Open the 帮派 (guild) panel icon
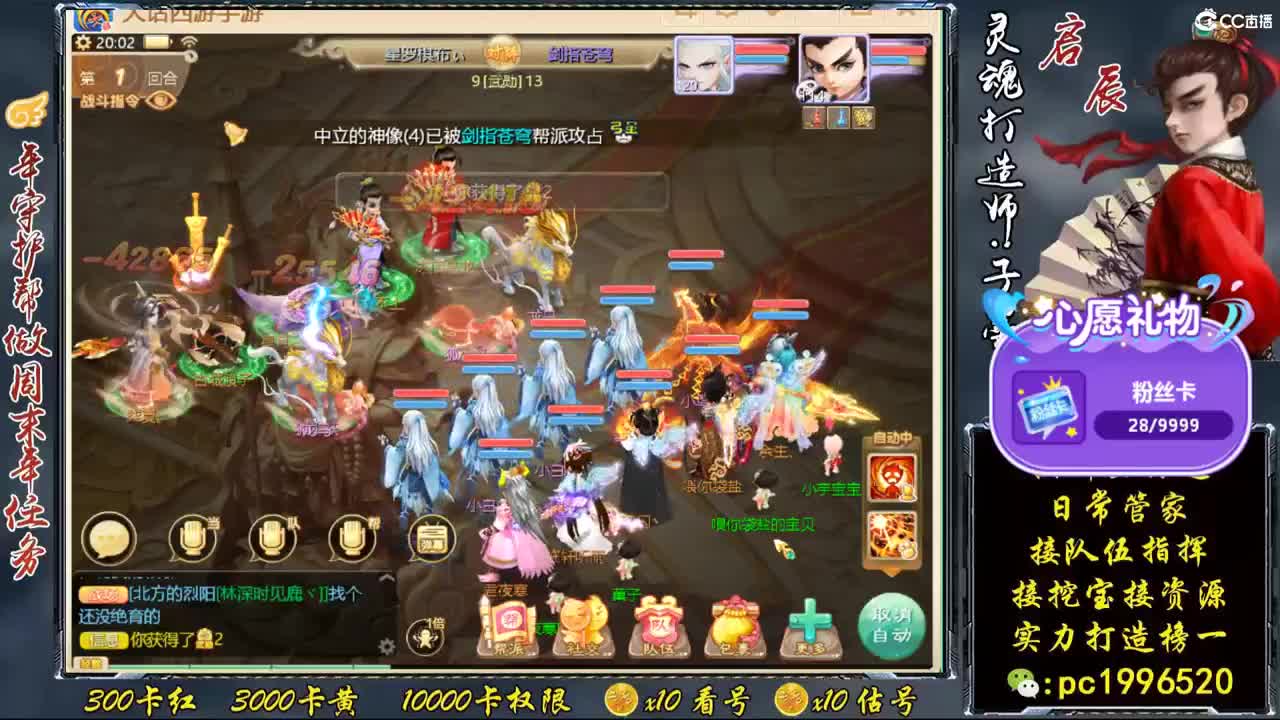The width and height of the screenshot is (1280, 720). pos(510,622)
